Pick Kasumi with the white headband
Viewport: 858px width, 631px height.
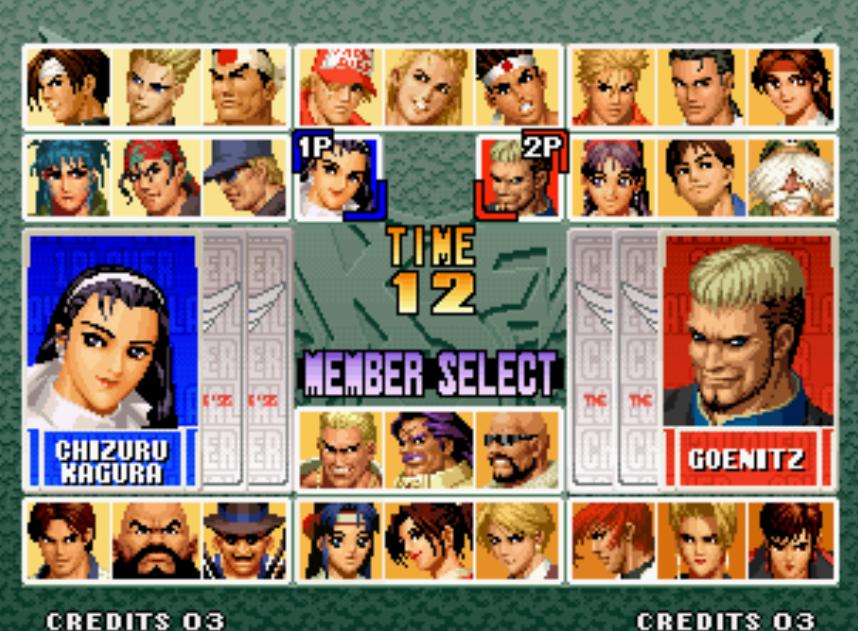[x=339, y=540]
